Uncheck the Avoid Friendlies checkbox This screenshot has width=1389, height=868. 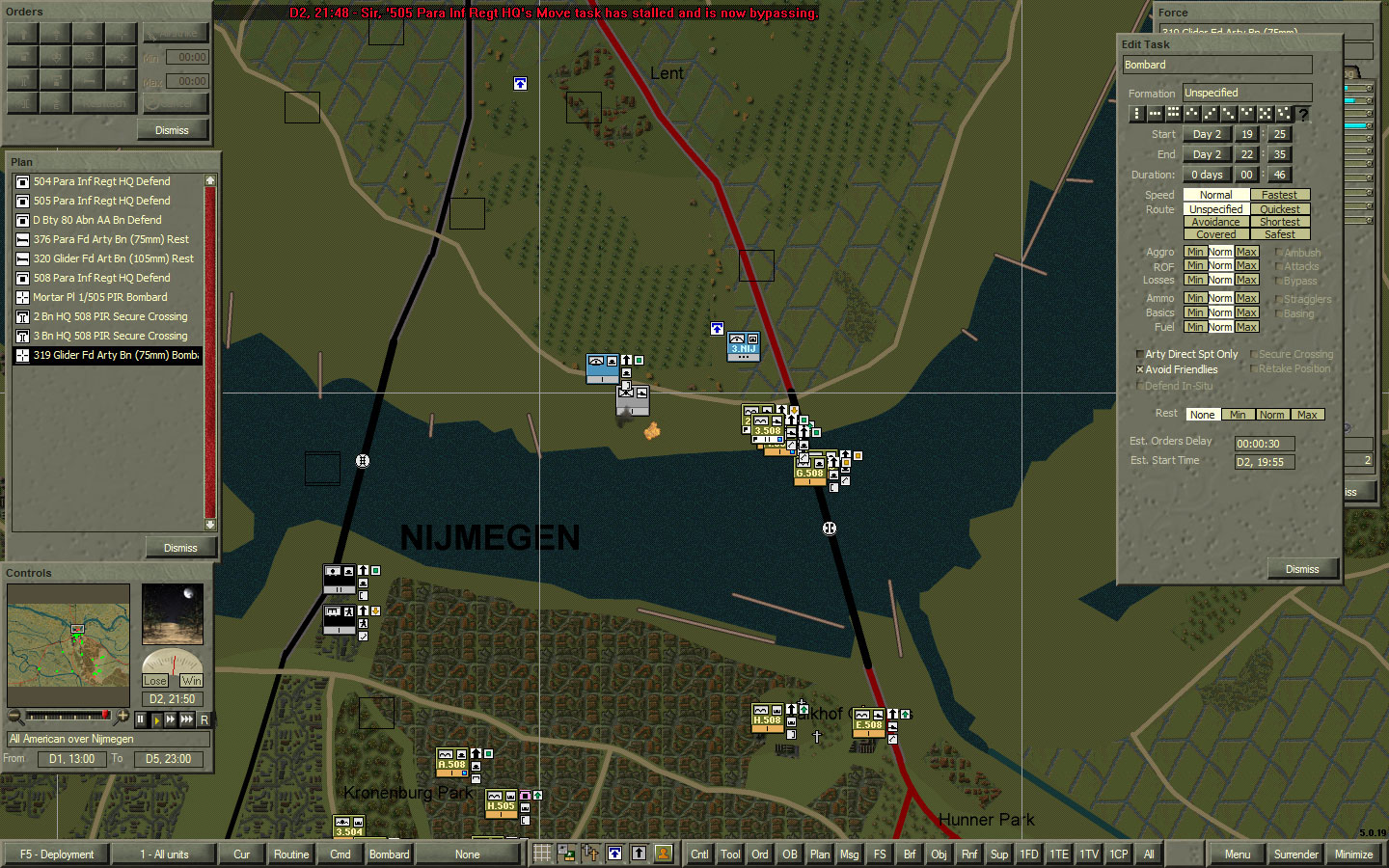1139,369
